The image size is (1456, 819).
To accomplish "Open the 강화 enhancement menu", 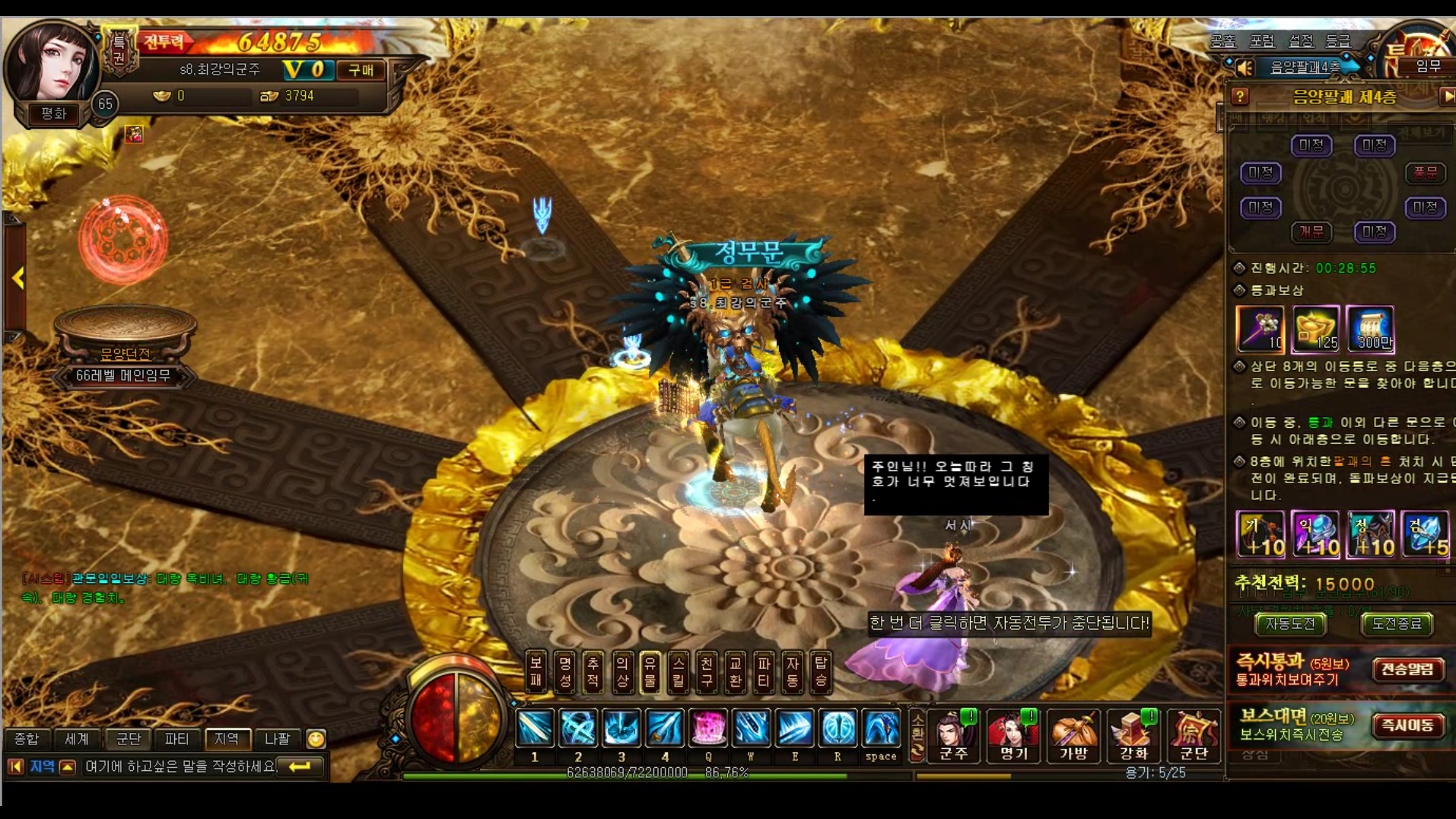I will 1133,735.
